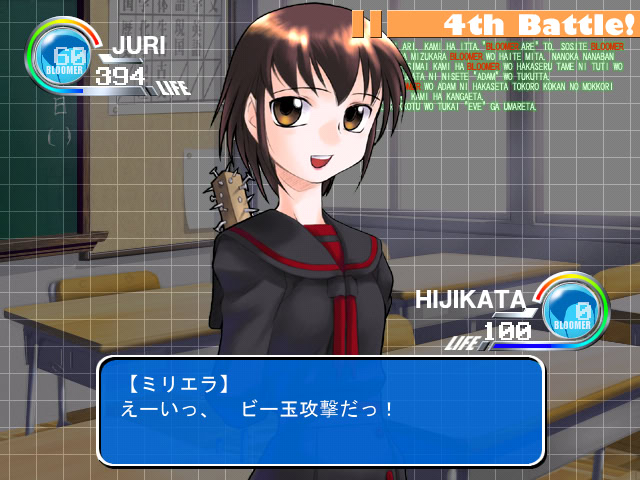Advance the blue dialogue box text
Image resolution: width=640 pixels, height=480 pixels.
320,411
